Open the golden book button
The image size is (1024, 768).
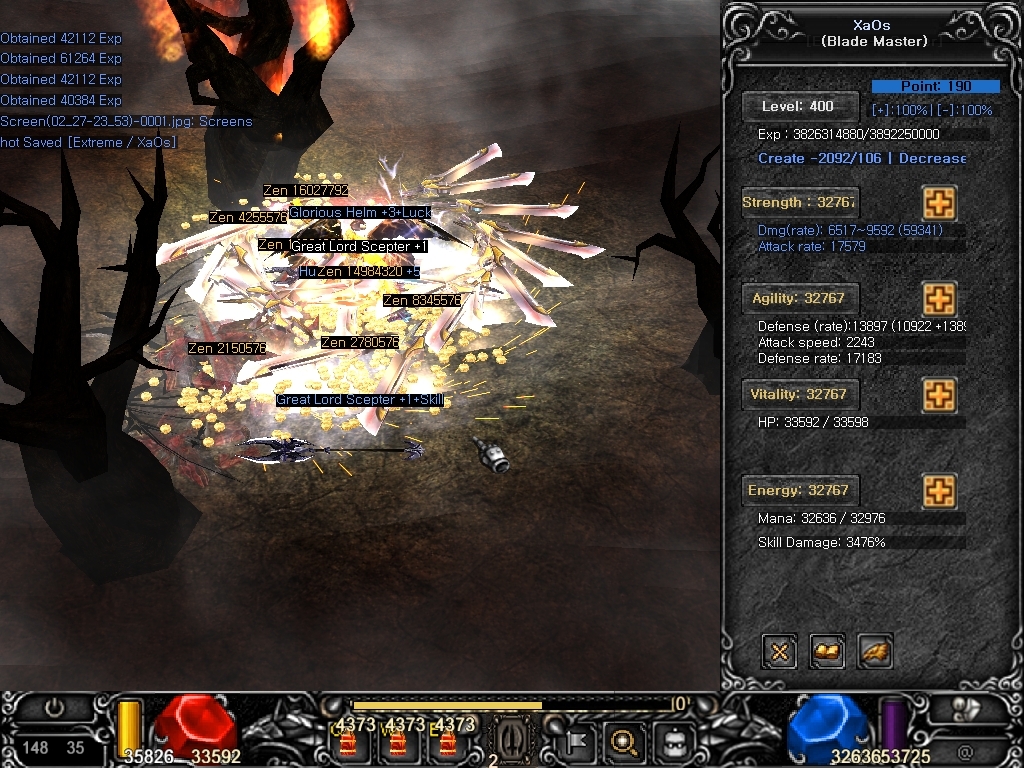point(827,652)
